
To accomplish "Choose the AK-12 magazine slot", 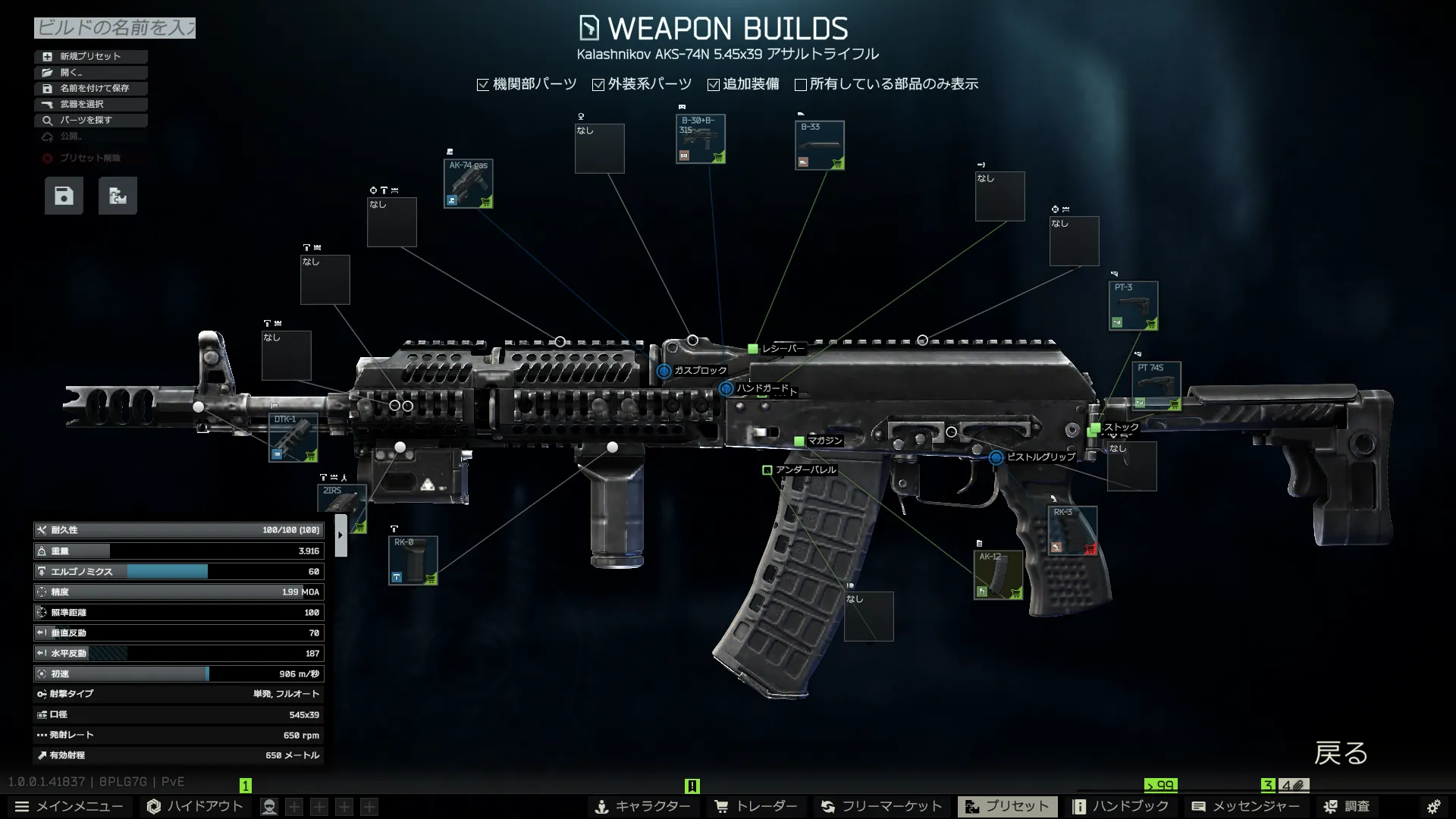I will [x=999, y=574].
